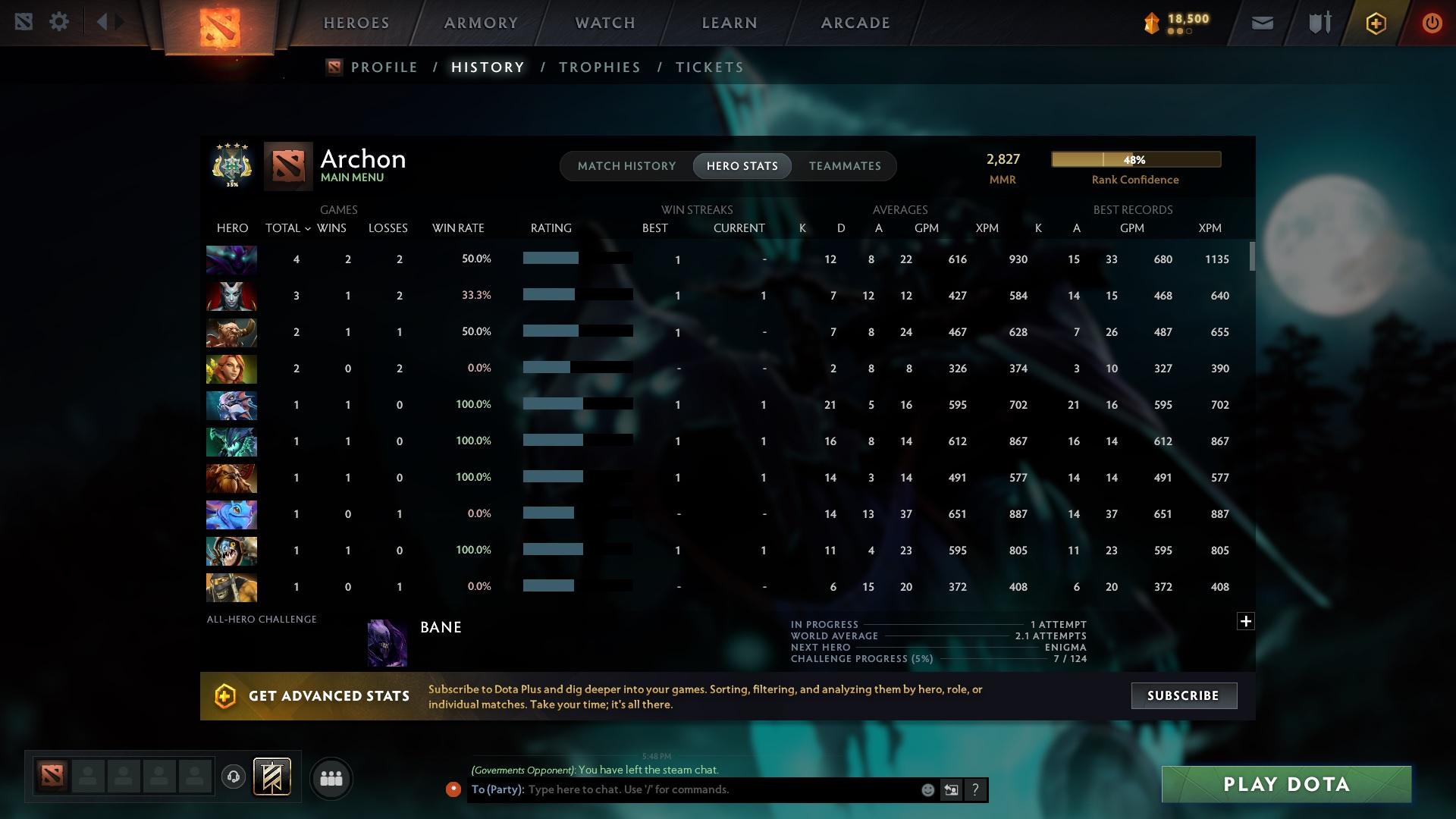Image resolution: width=1456 pixels, height=819 pixels.
Task: Open the mail inbox envelope icon
Action: (x=1261, y=22)
